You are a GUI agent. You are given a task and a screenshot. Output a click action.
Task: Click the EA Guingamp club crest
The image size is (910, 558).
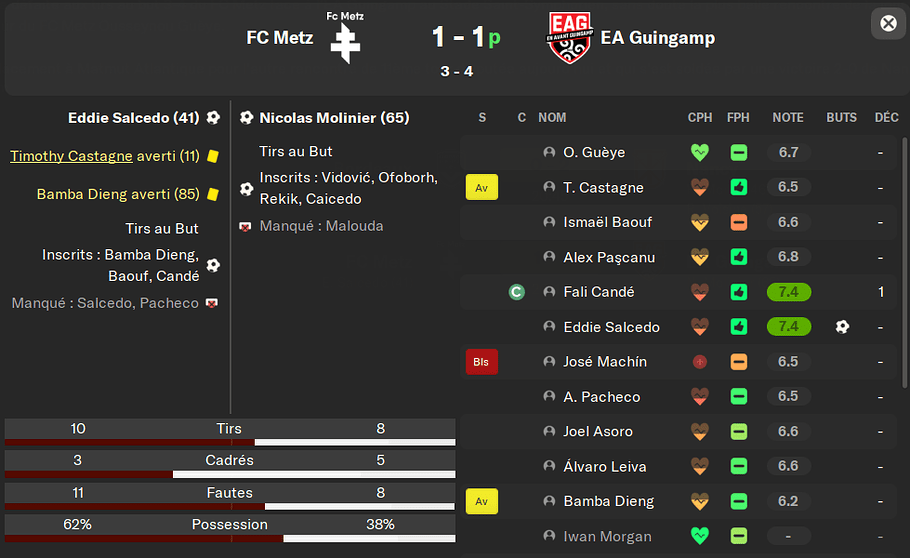coord(570,38)
